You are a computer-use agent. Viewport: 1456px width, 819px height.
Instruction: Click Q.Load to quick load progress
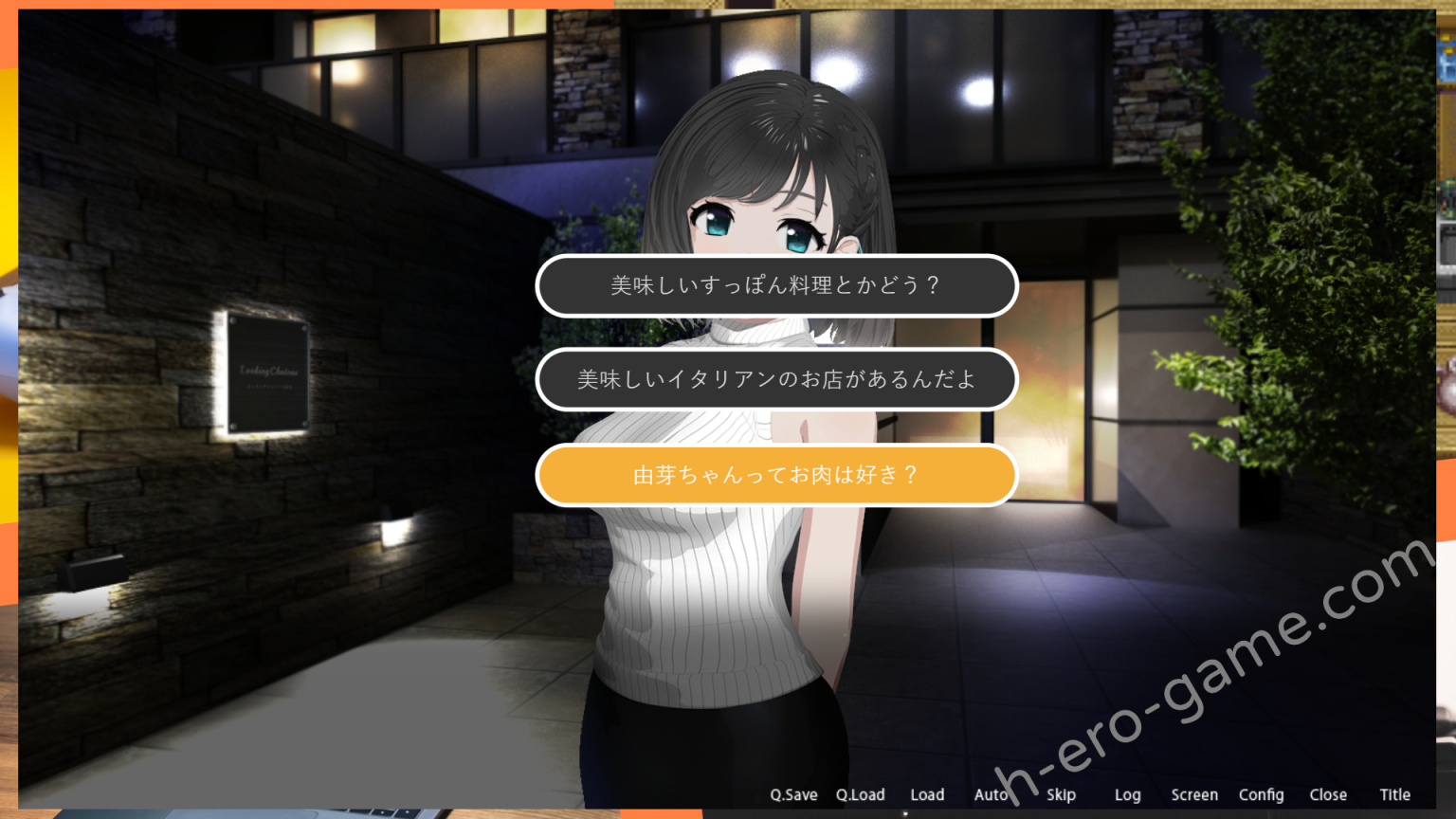coord(859,794)
